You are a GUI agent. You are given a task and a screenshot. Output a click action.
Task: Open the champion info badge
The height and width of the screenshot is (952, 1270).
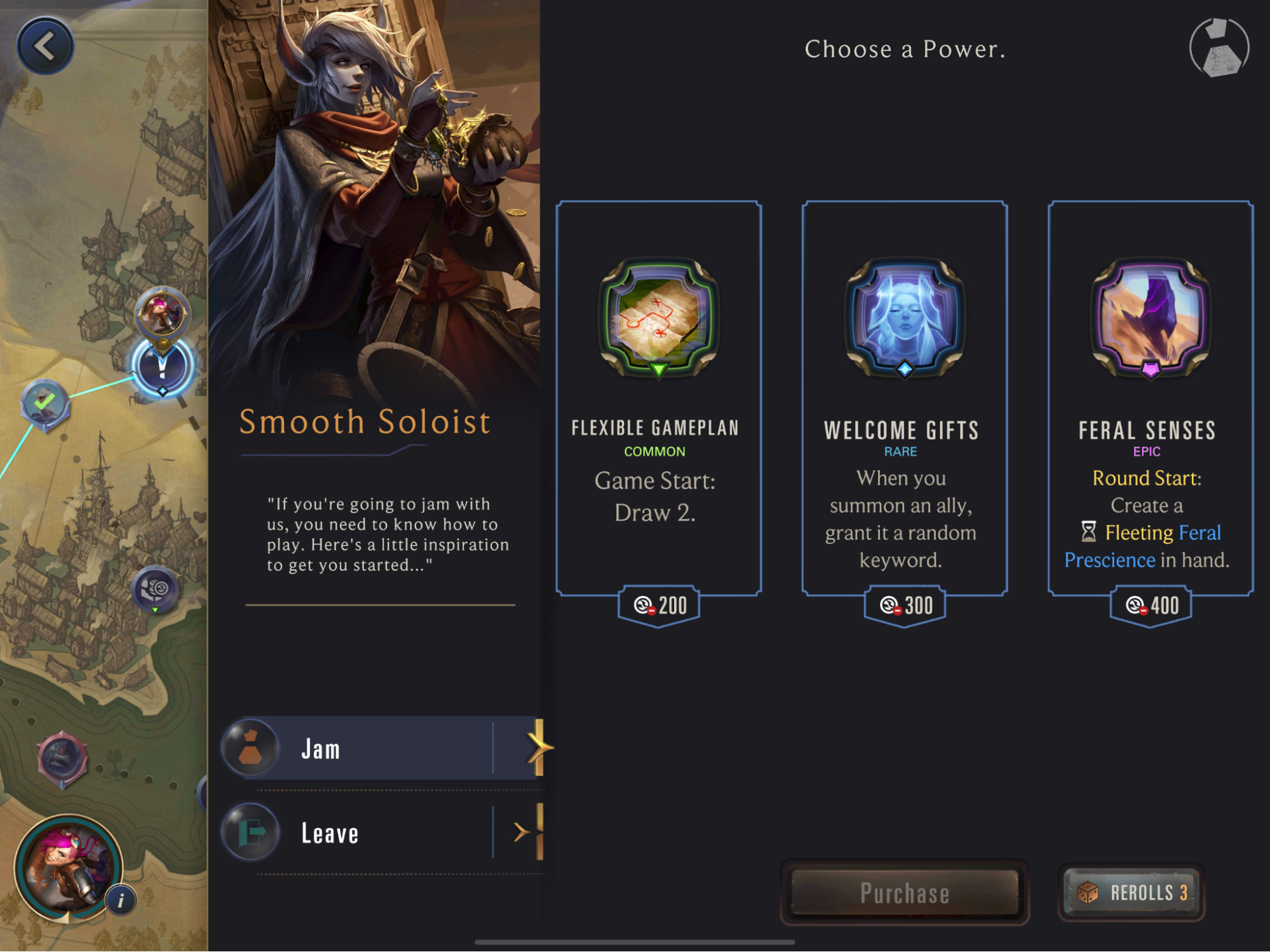pos(121,900)
